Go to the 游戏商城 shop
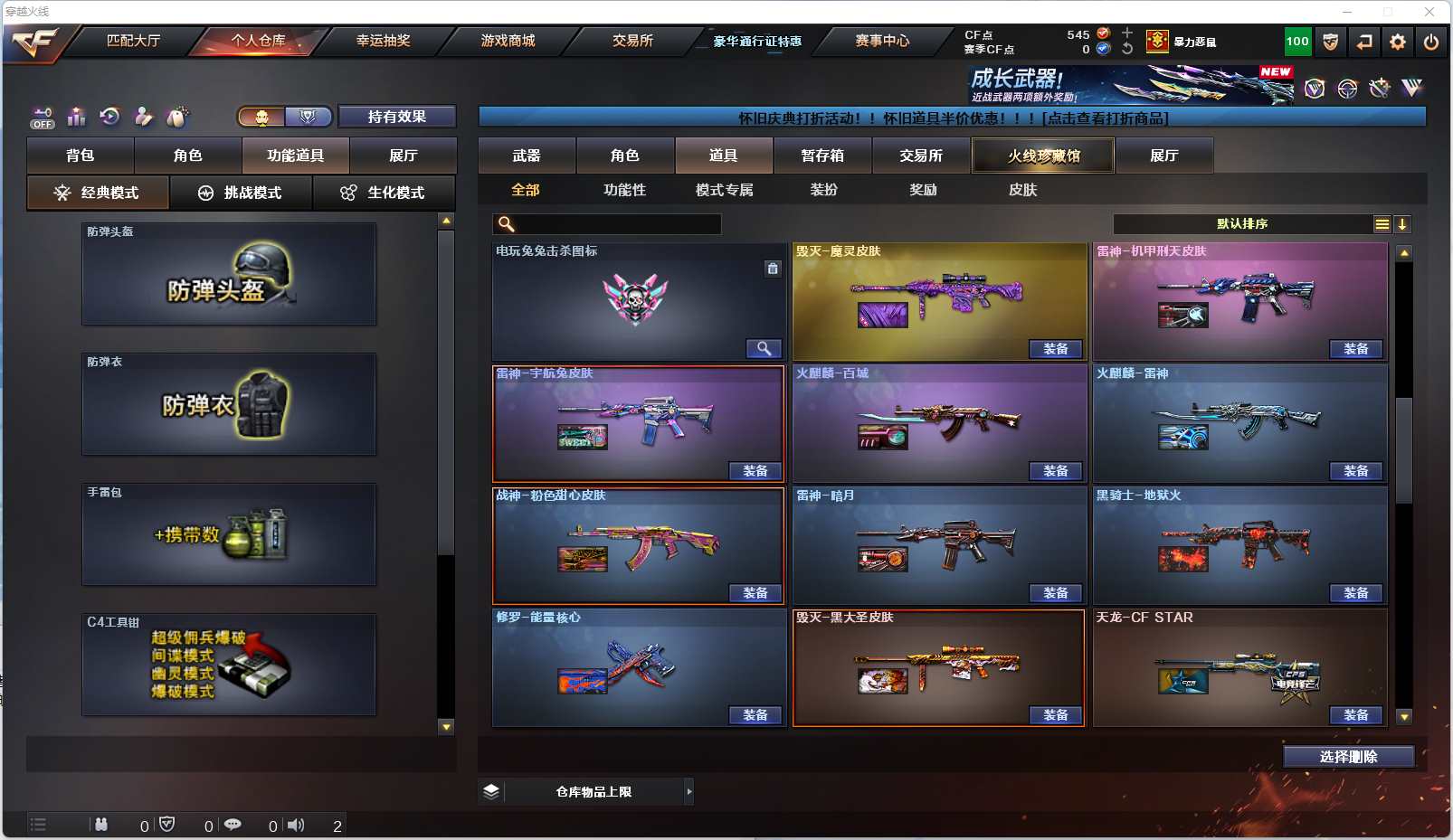Image resolution: width=1453 pixels, height=840 pixels. tap(508, 41)
